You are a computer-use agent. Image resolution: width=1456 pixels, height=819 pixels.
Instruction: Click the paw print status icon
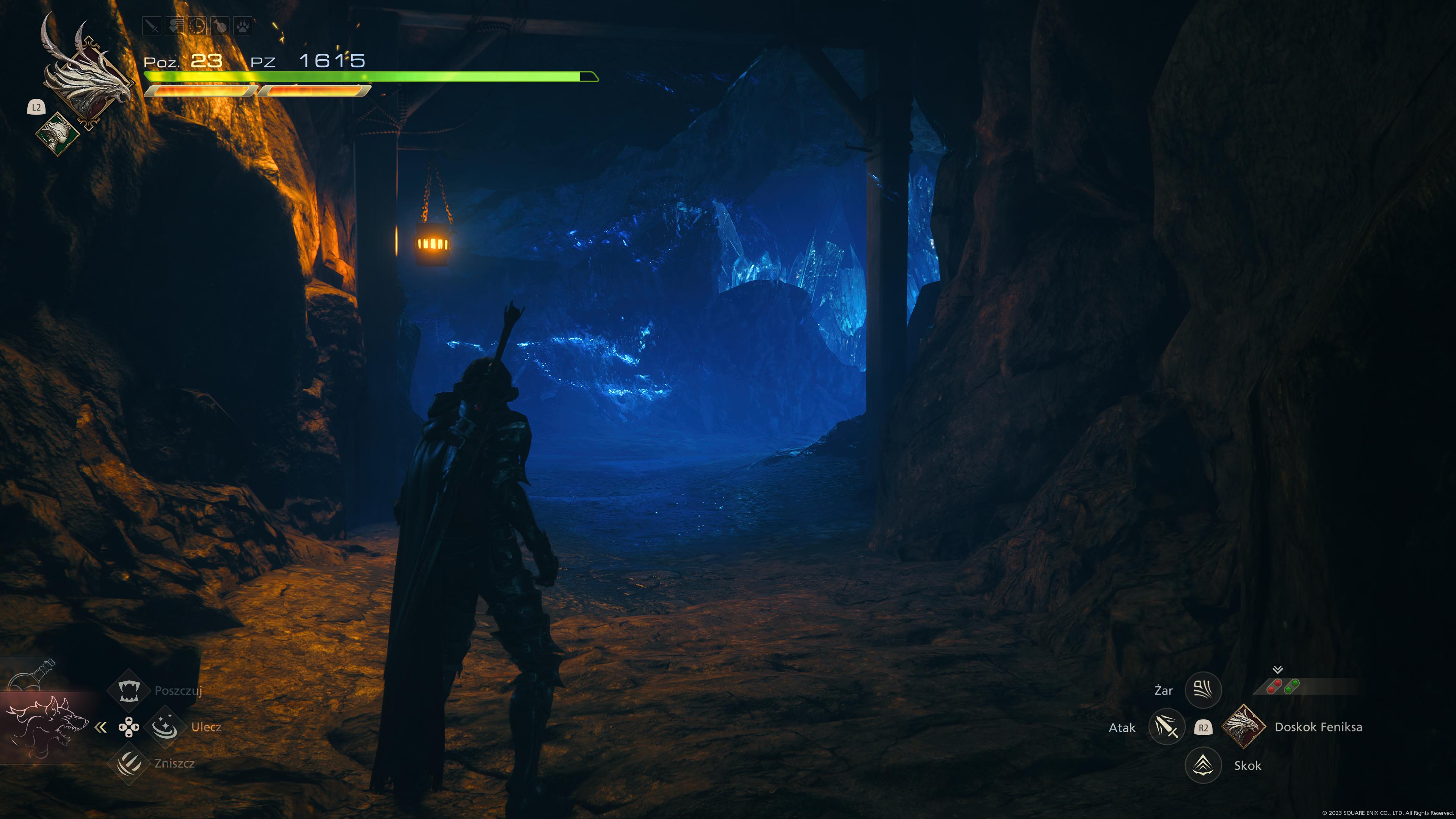tap(243, 26)
